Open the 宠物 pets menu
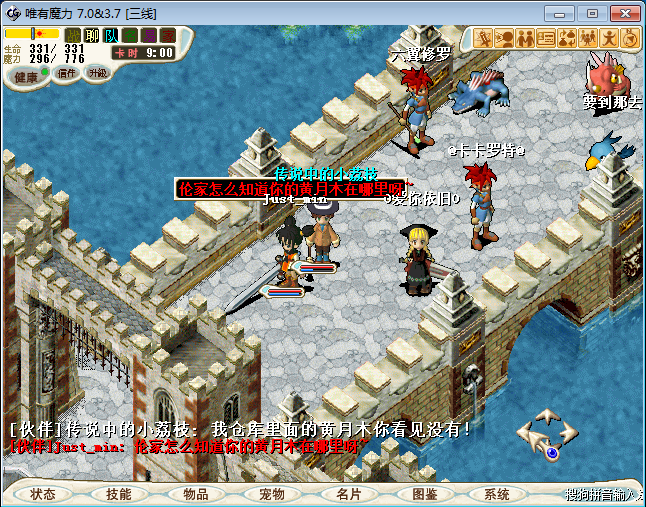 tap(271, 494)
